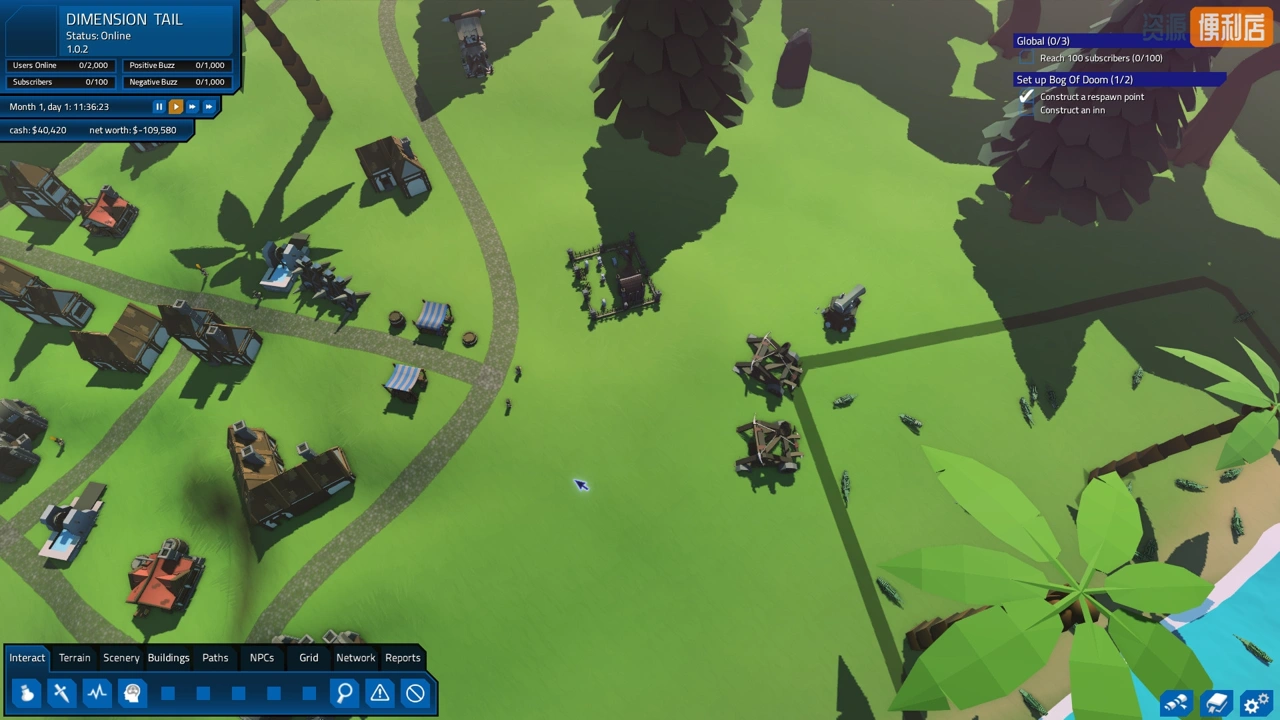Open the Scenery tab

point(121,657)
